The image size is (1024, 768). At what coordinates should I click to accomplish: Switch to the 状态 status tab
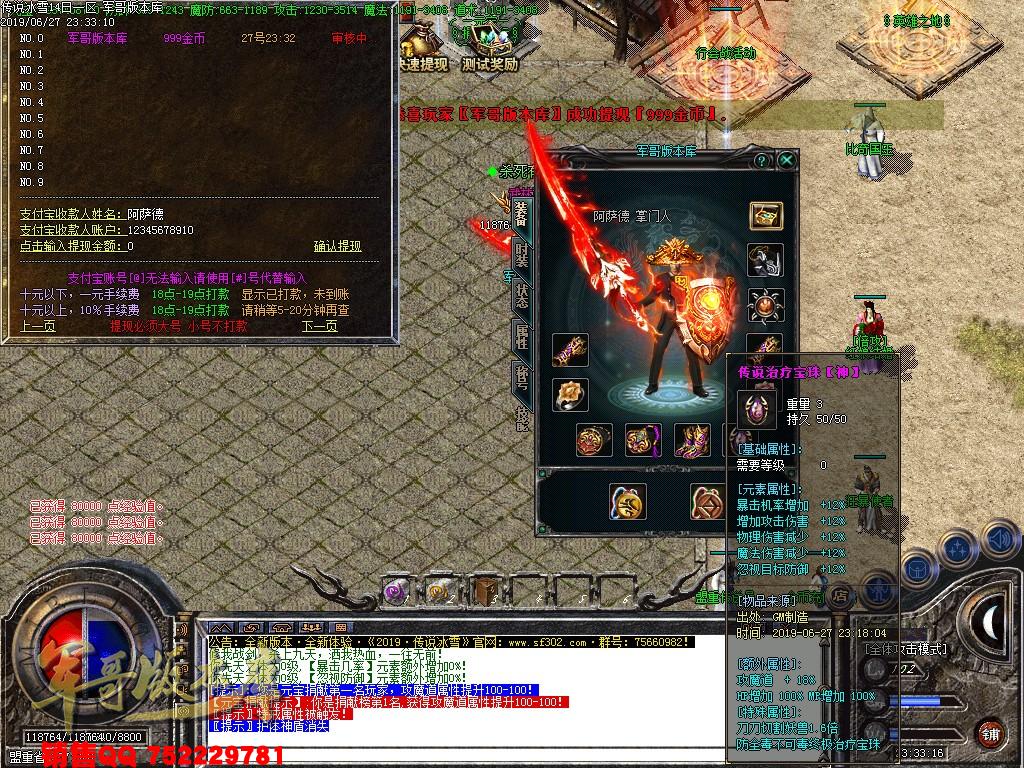tap(521, 295)
